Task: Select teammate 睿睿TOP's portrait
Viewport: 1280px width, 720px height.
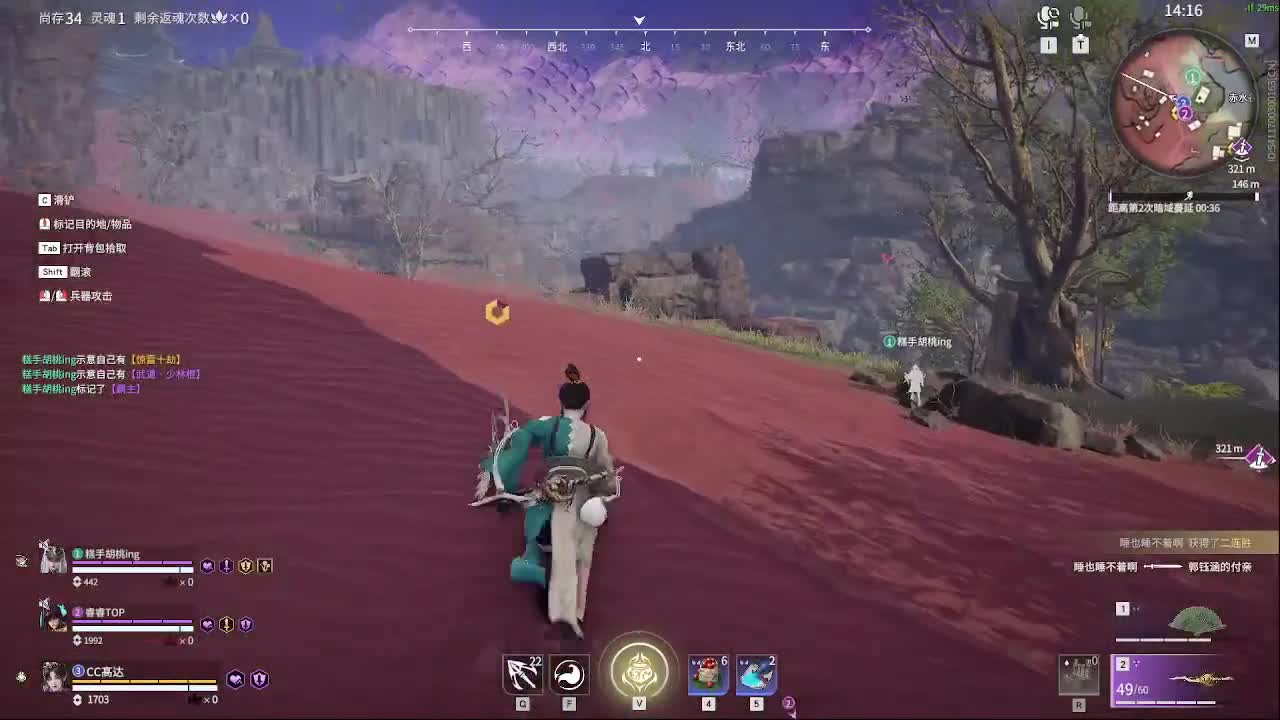Action: click(x=55, y=620)
